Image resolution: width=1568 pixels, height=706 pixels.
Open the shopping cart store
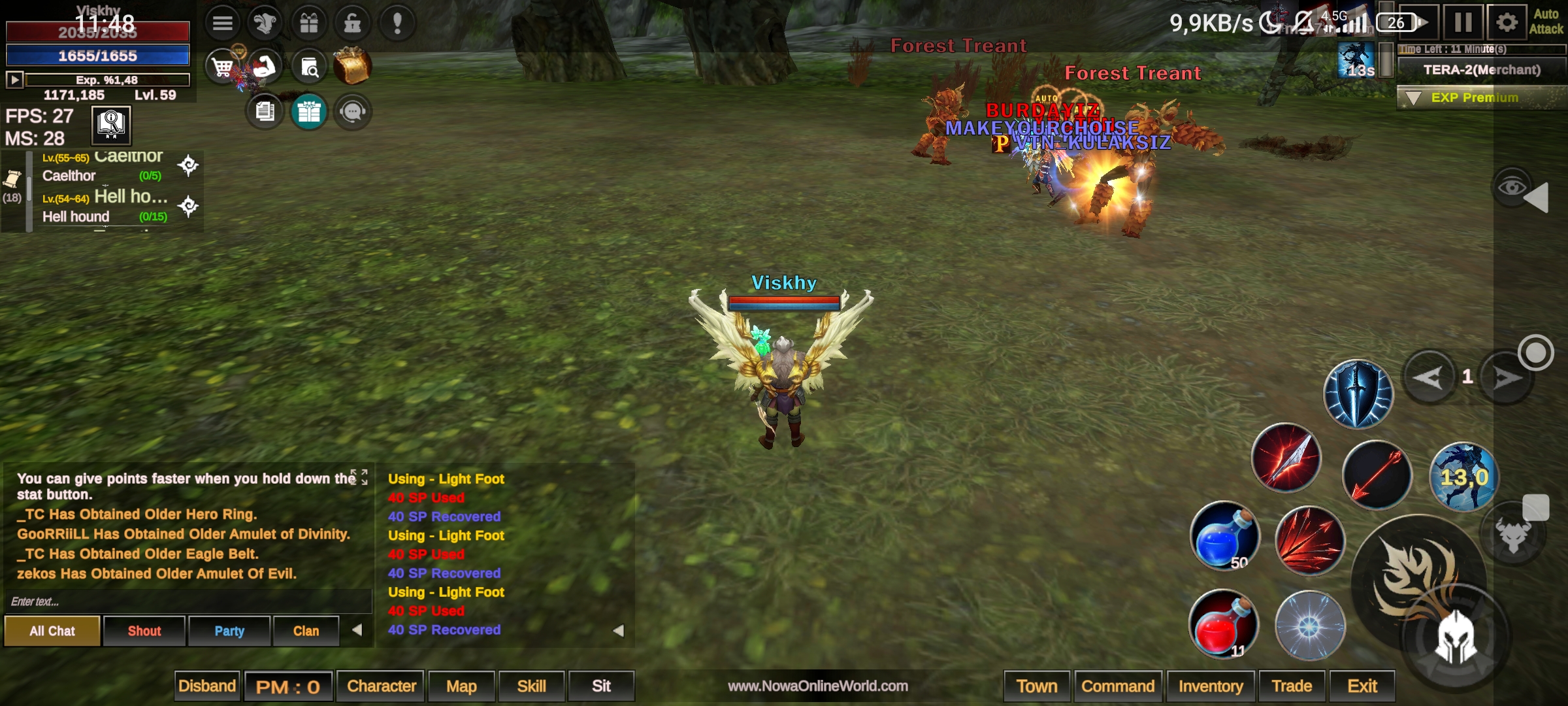(222, 67)
